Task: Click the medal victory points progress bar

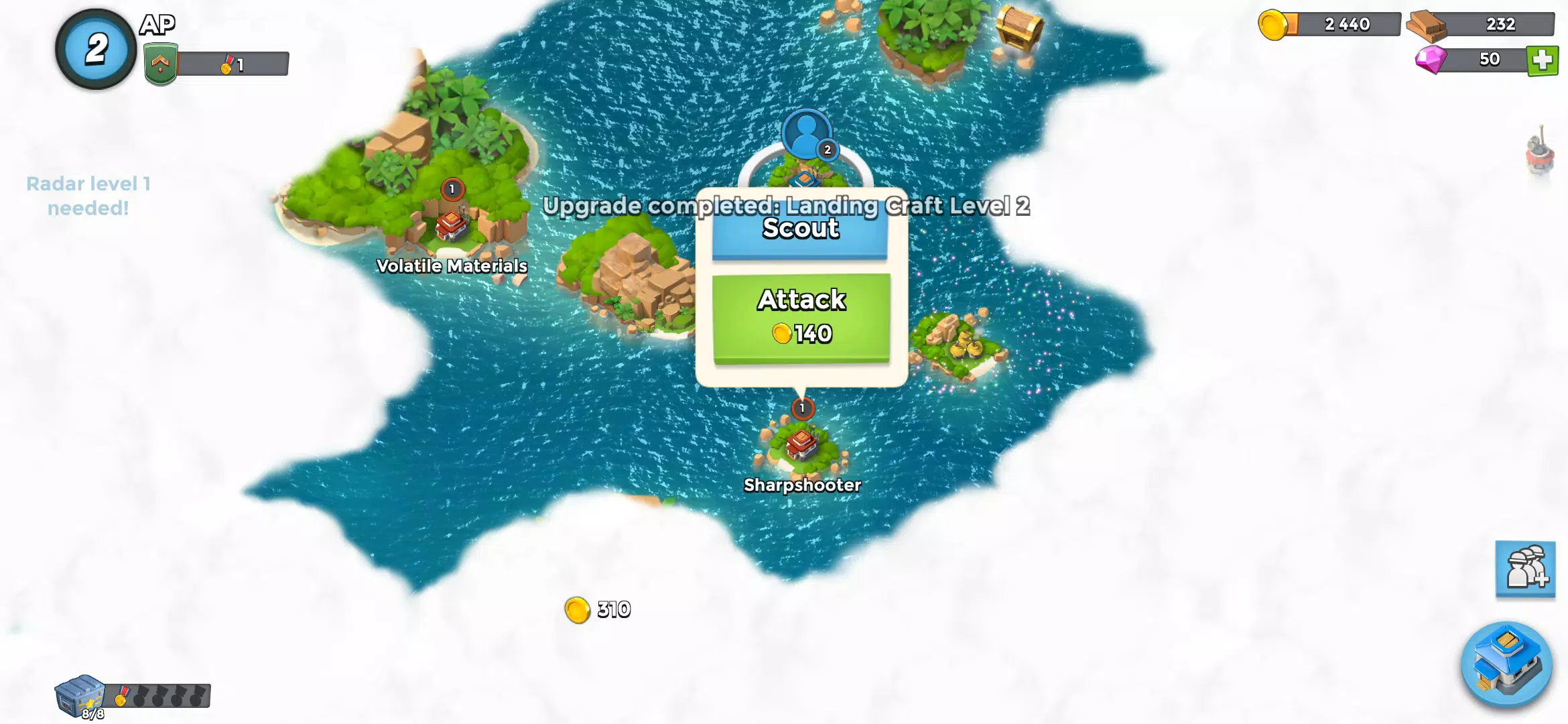Action: point(238,65)
